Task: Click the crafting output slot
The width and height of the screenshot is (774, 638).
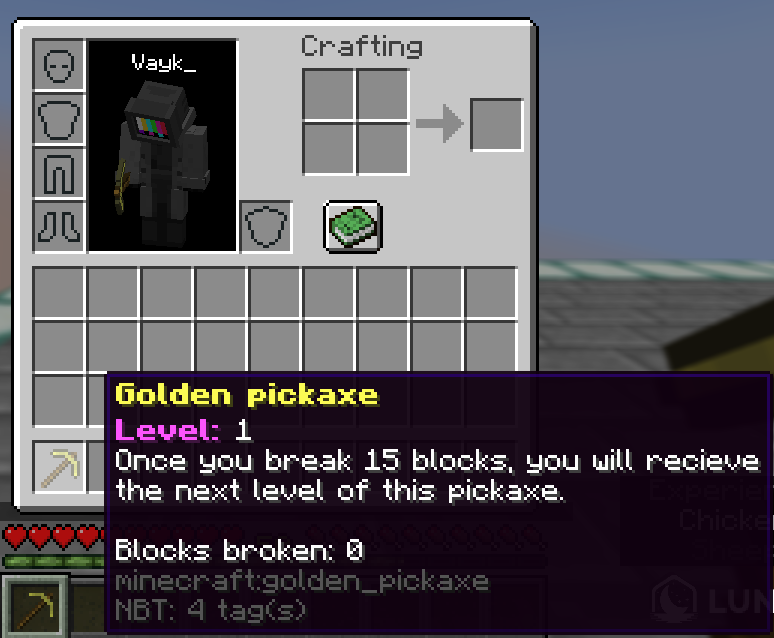Action: 496,125
